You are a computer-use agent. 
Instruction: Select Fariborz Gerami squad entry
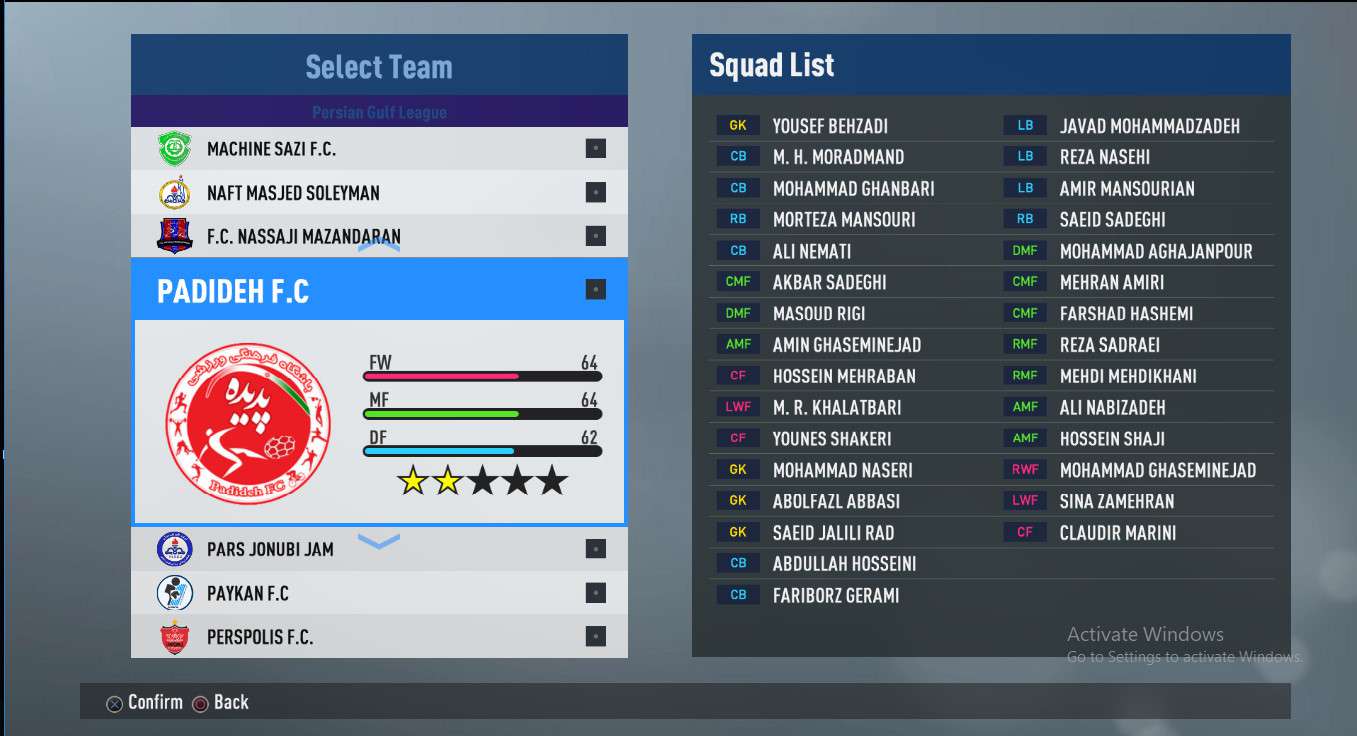[835, 595]
